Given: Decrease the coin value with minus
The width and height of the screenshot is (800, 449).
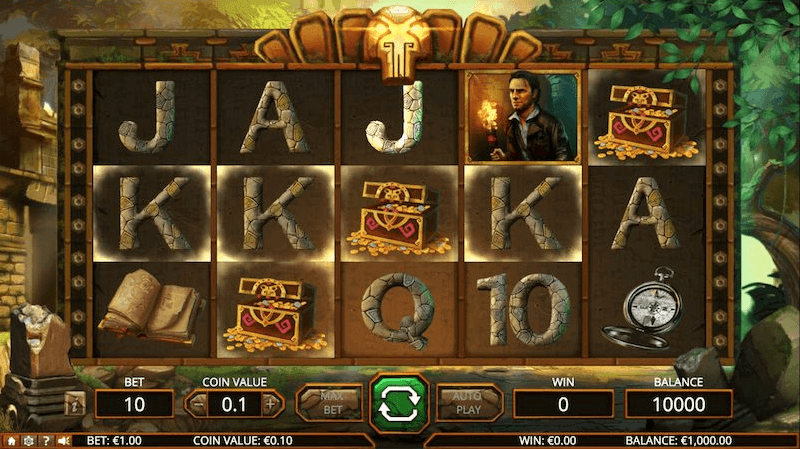Looking at the screenshot, I should click(x=198, y=405).
